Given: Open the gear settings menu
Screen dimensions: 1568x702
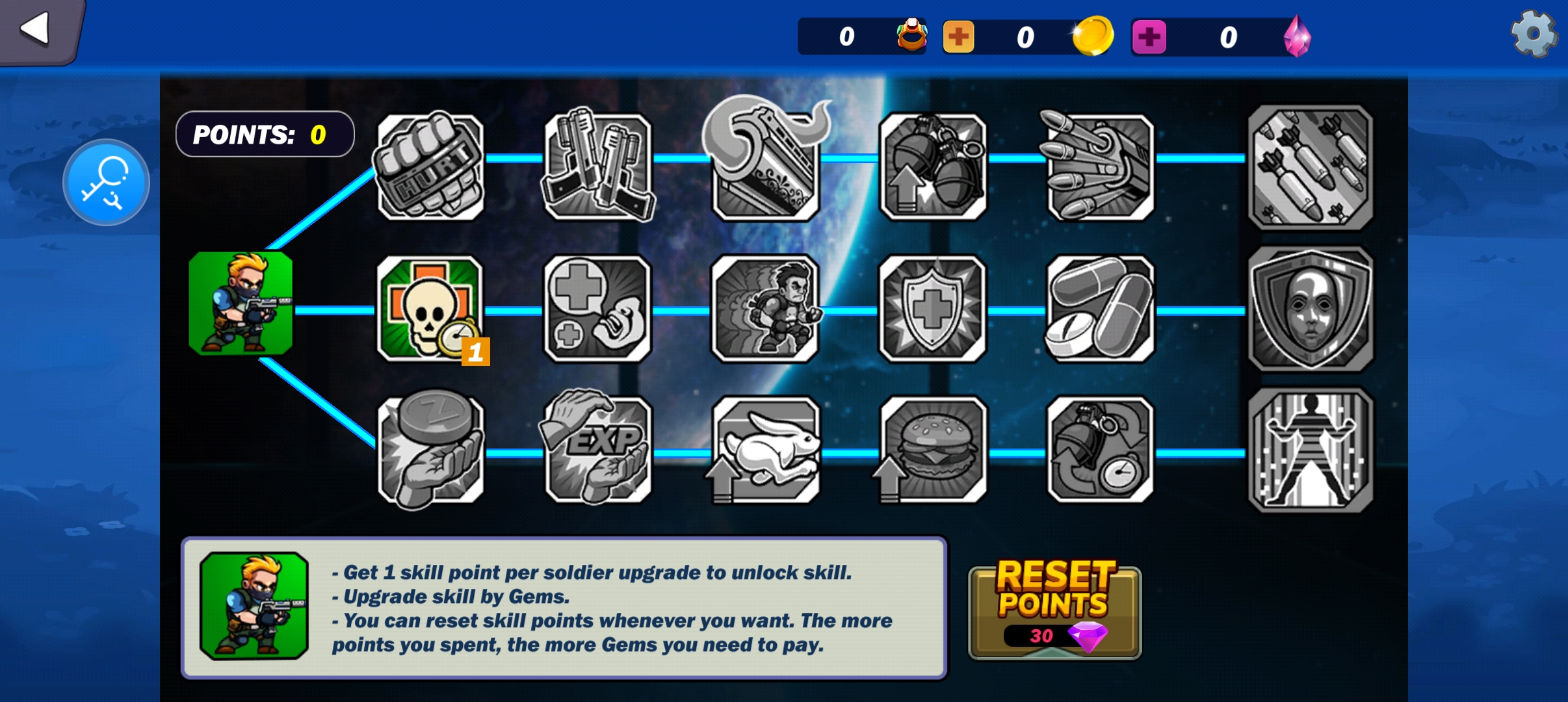Looking at the screenshot, I should pos(1534,34).
